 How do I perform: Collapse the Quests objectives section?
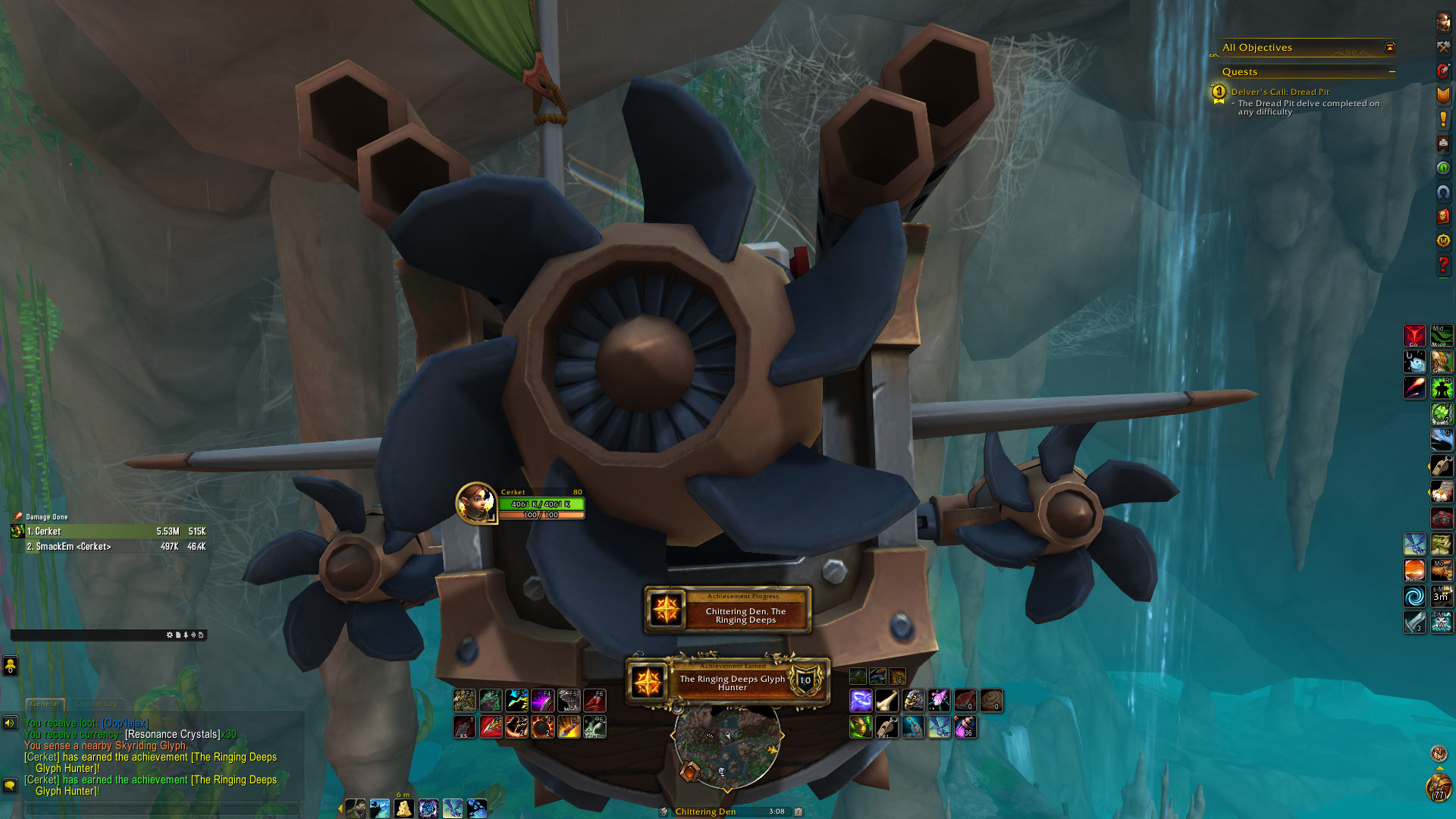[1392, 72]
